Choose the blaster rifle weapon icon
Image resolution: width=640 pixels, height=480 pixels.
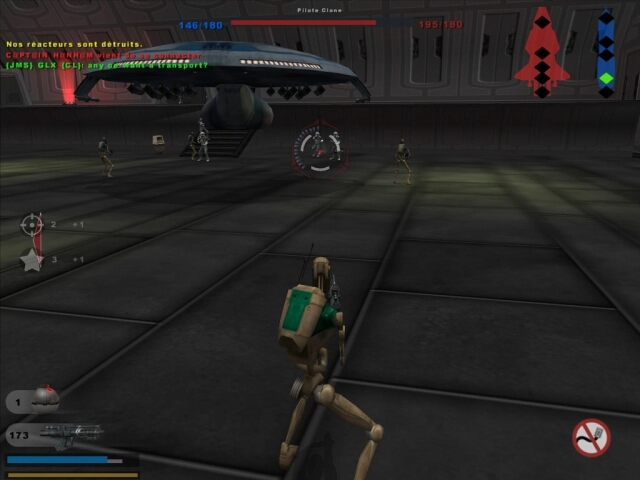pos(70,435)
